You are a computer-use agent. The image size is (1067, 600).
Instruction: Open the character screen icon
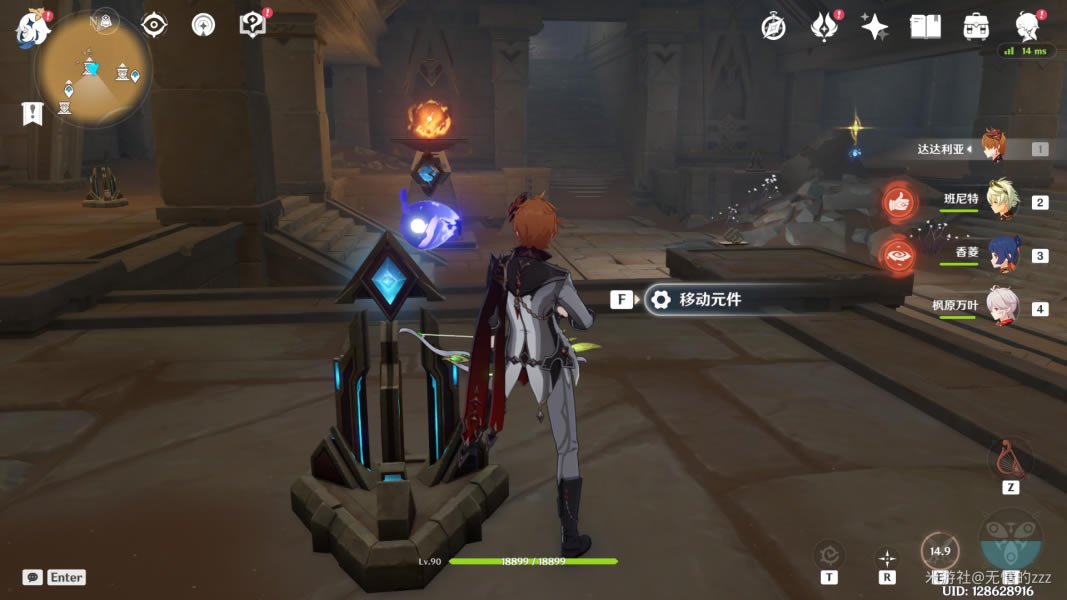(1027, 26)
